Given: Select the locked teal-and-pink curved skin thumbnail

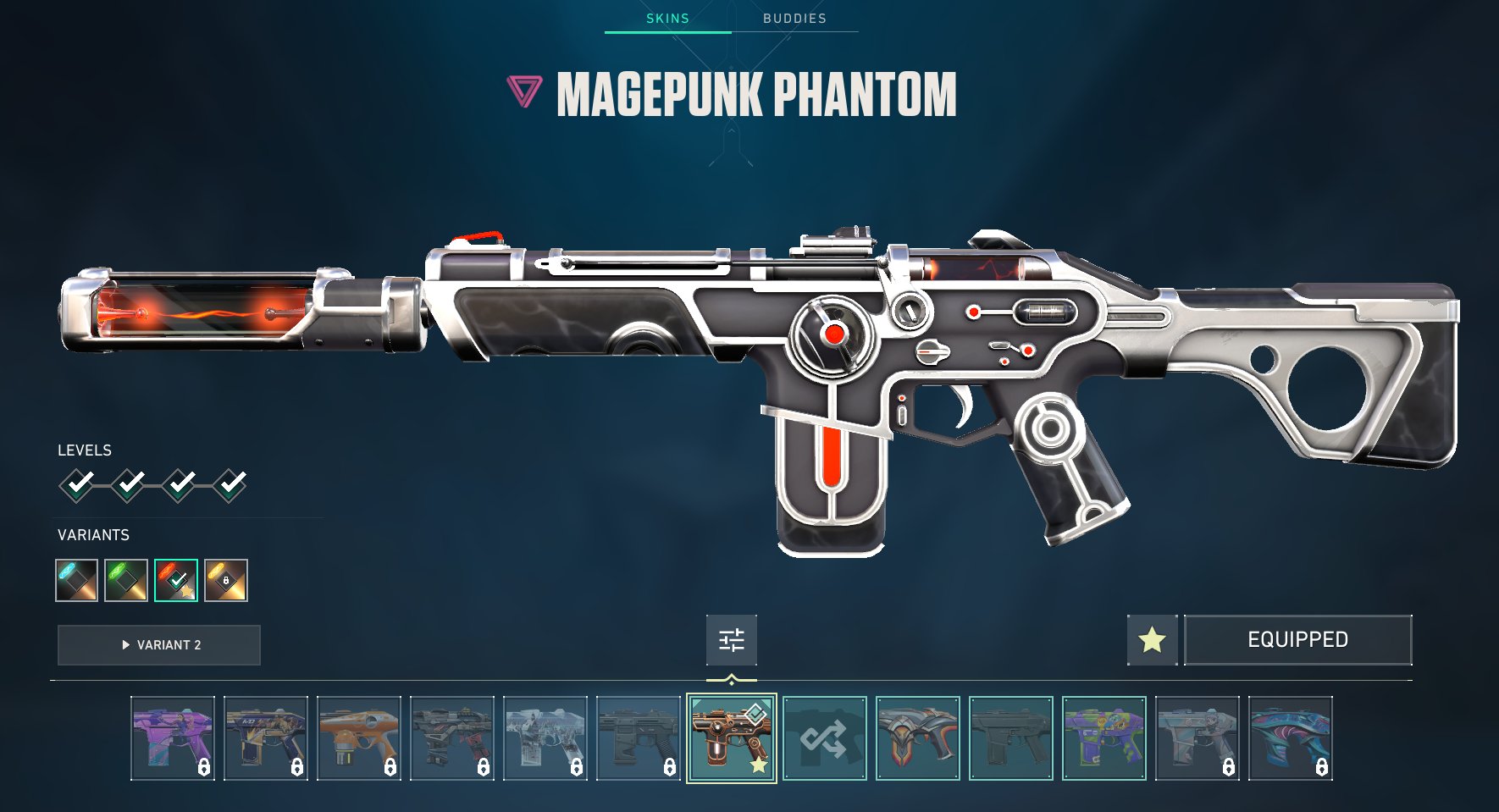Looking at the screenshot, I should coord(1291,738).
